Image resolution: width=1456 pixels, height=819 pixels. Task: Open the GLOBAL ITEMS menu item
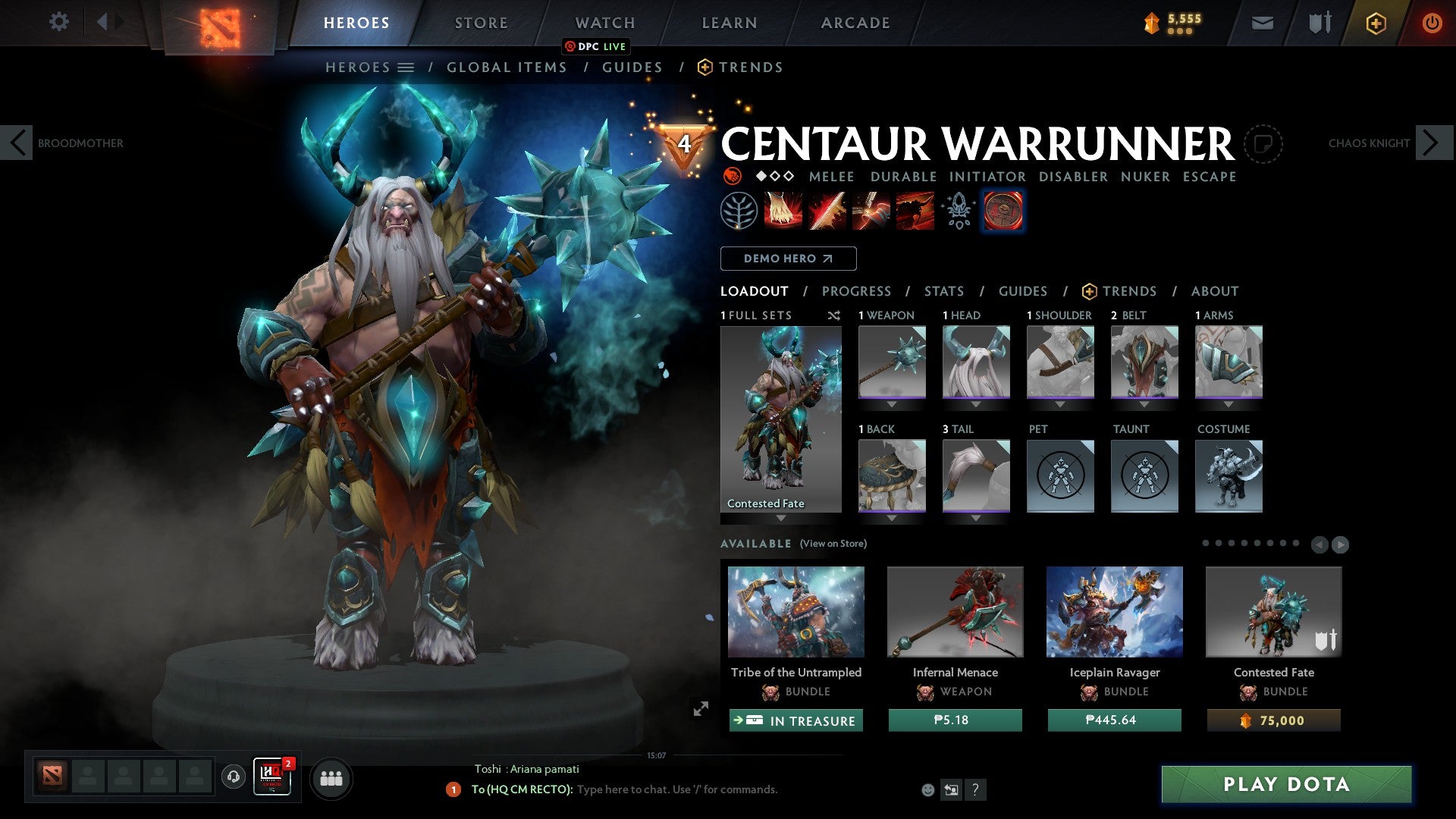click(x=507, y=67)
